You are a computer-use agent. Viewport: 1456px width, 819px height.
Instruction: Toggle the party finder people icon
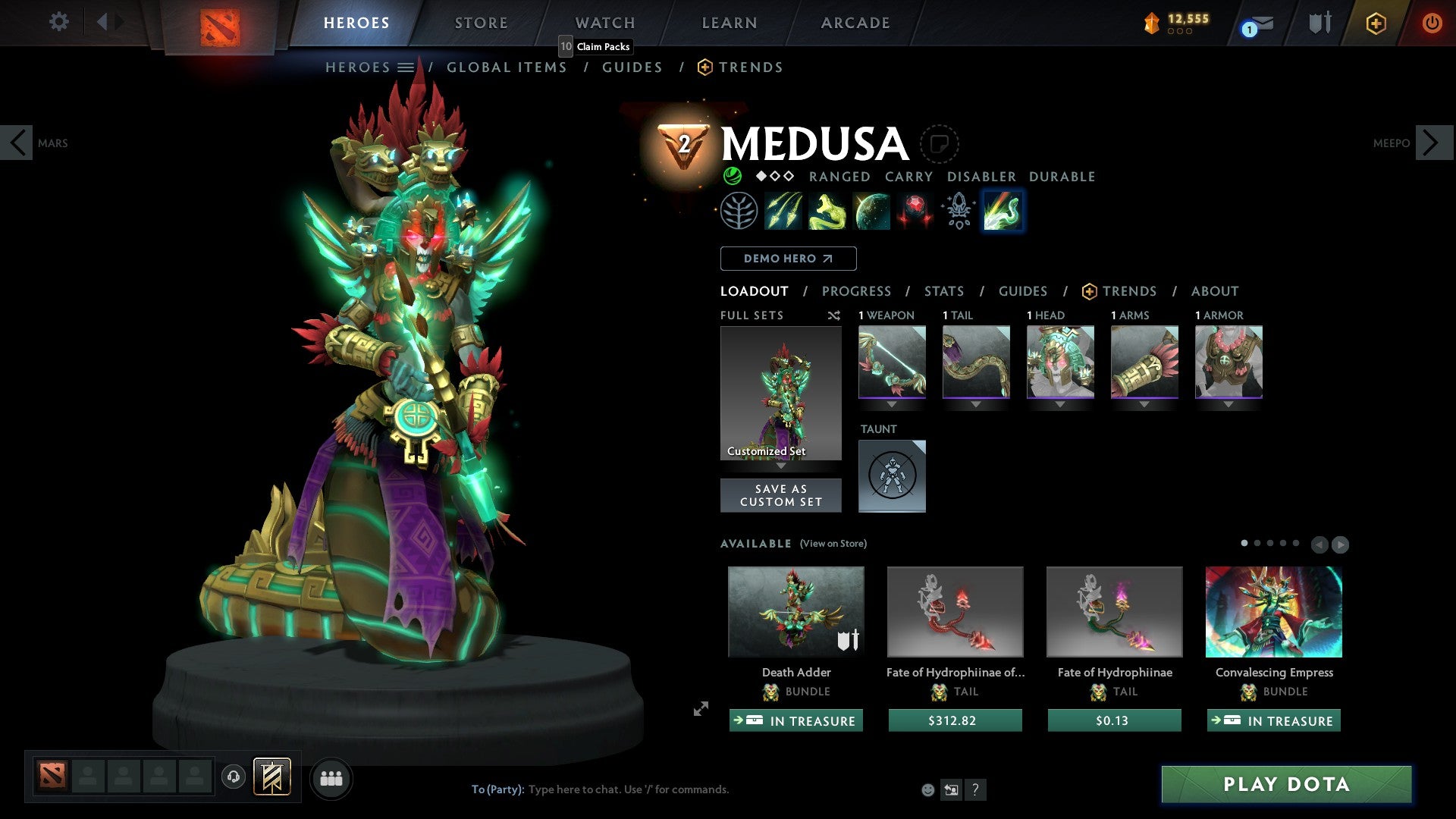click(331, 778)
